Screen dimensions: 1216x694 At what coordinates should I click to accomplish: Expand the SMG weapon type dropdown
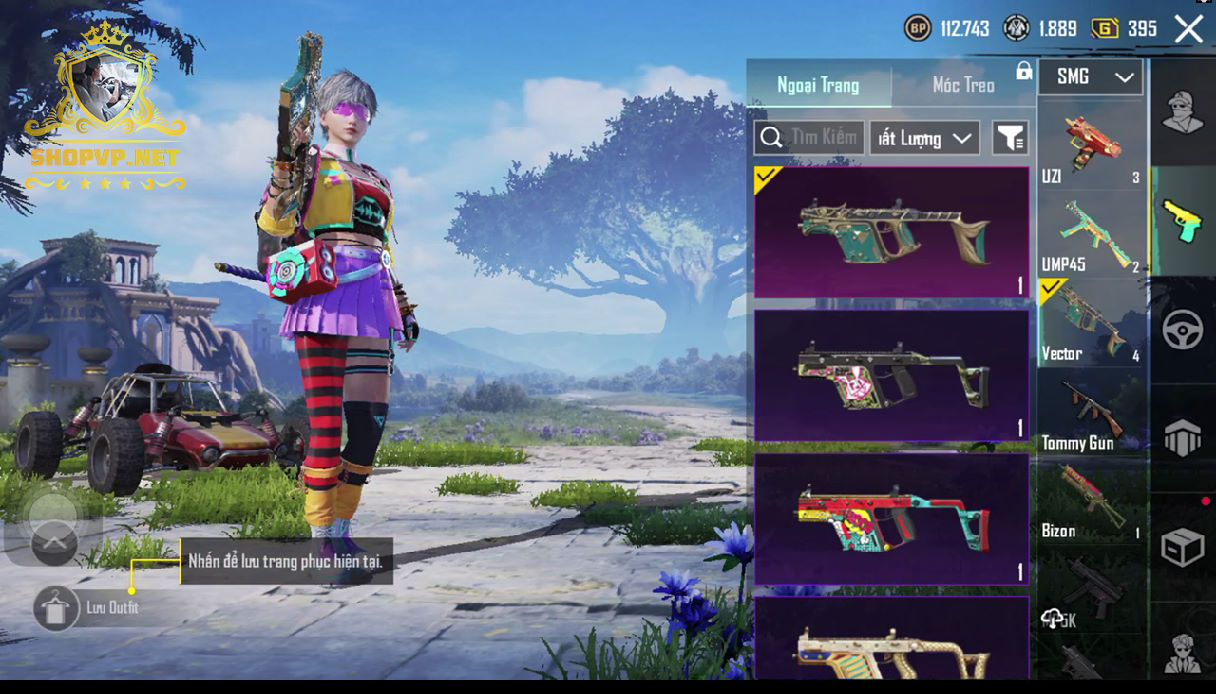[x=1090, y=77]
